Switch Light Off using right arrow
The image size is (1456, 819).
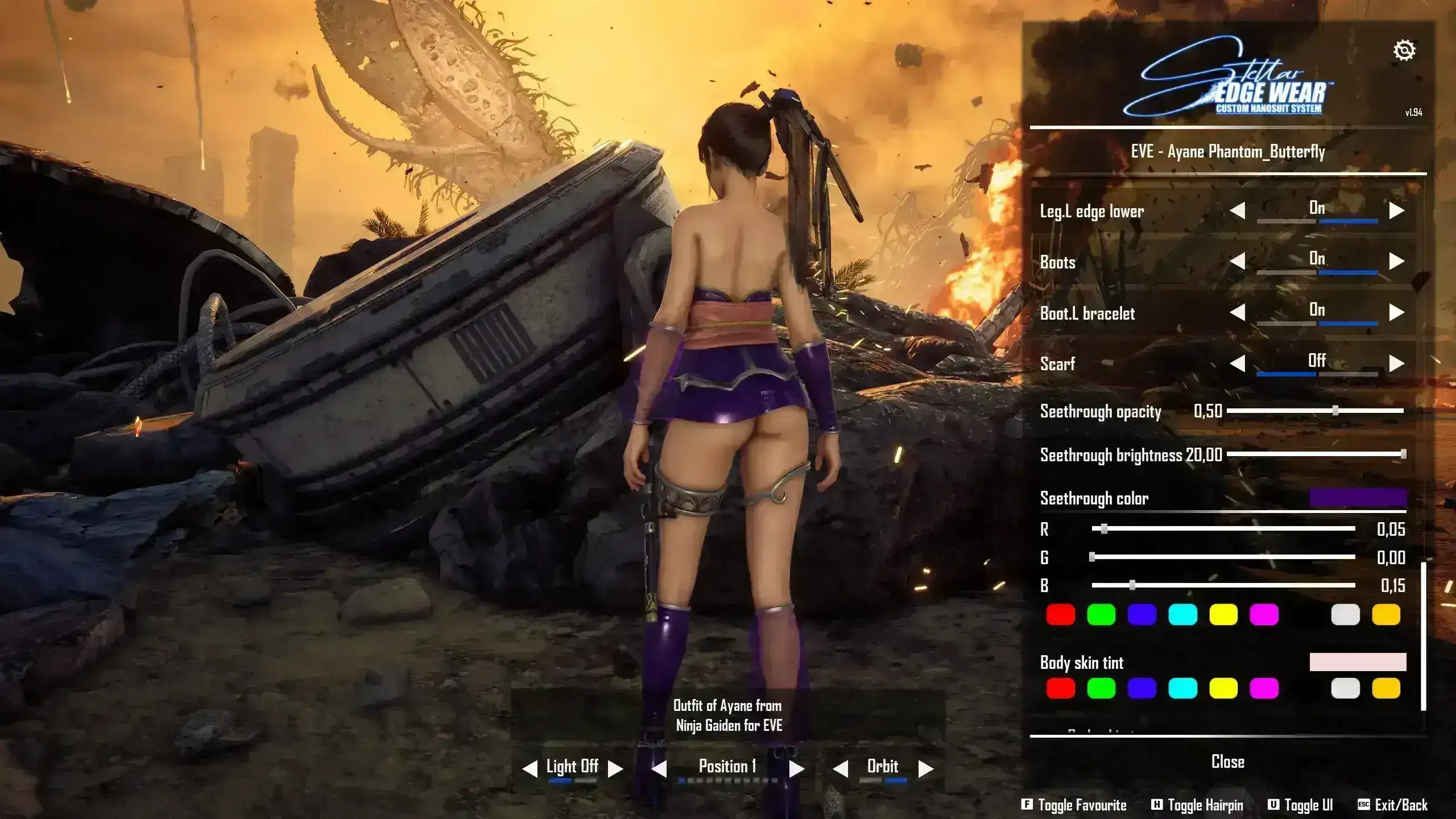point(615,769)
